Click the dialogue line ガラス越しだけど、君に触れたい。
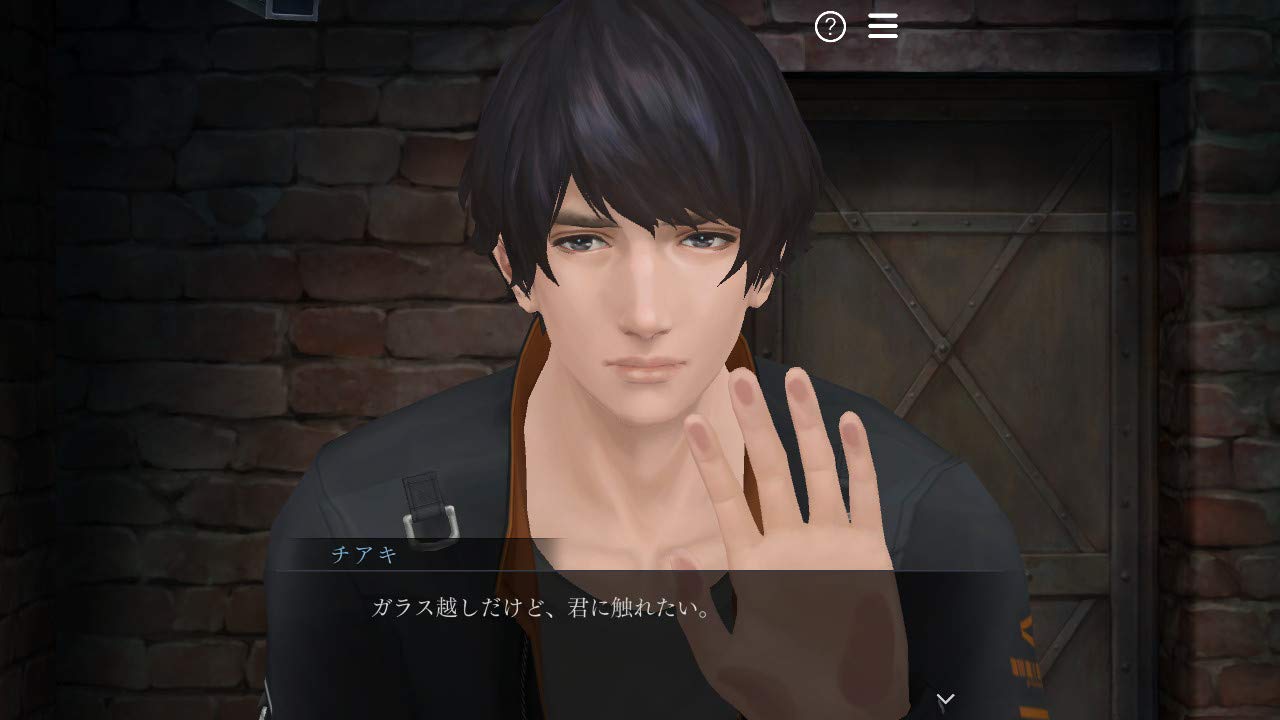The image size is (1280, 720). pos(540,611)
